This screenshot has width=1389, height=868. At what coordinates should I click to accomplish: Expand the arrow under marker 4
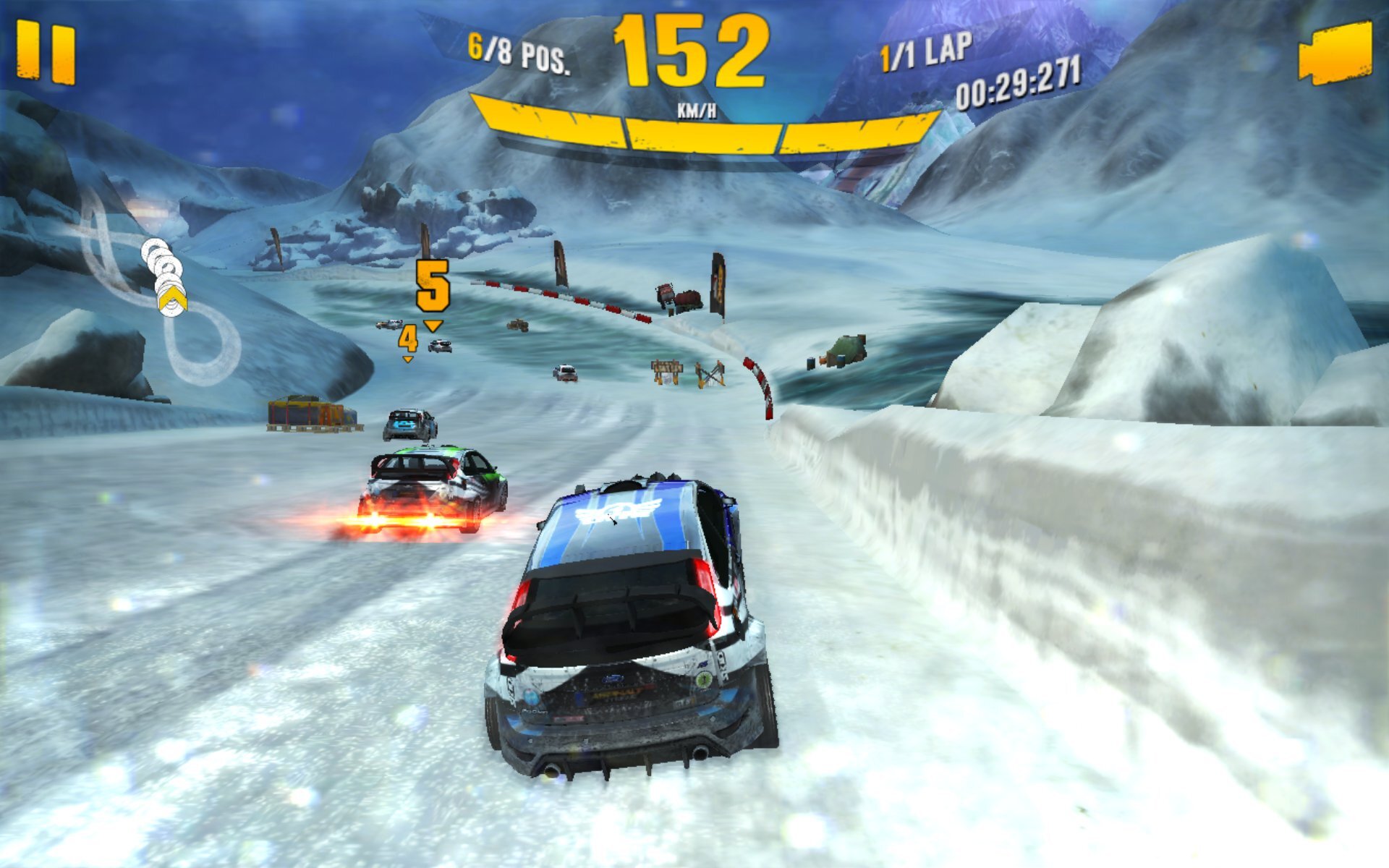tap(407, 359)
